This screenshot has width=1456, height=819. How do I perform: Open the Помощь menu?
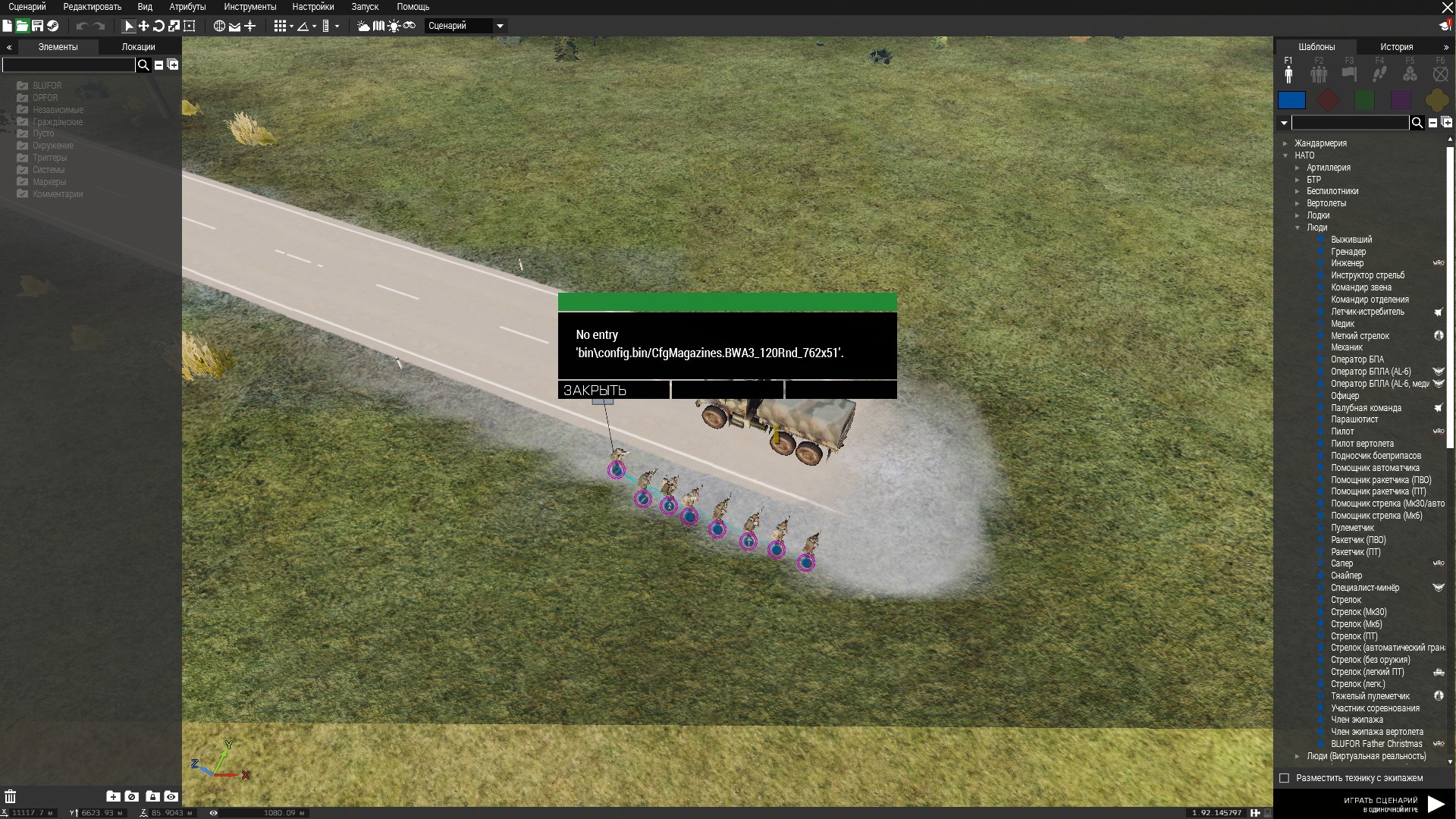(413, 7)
